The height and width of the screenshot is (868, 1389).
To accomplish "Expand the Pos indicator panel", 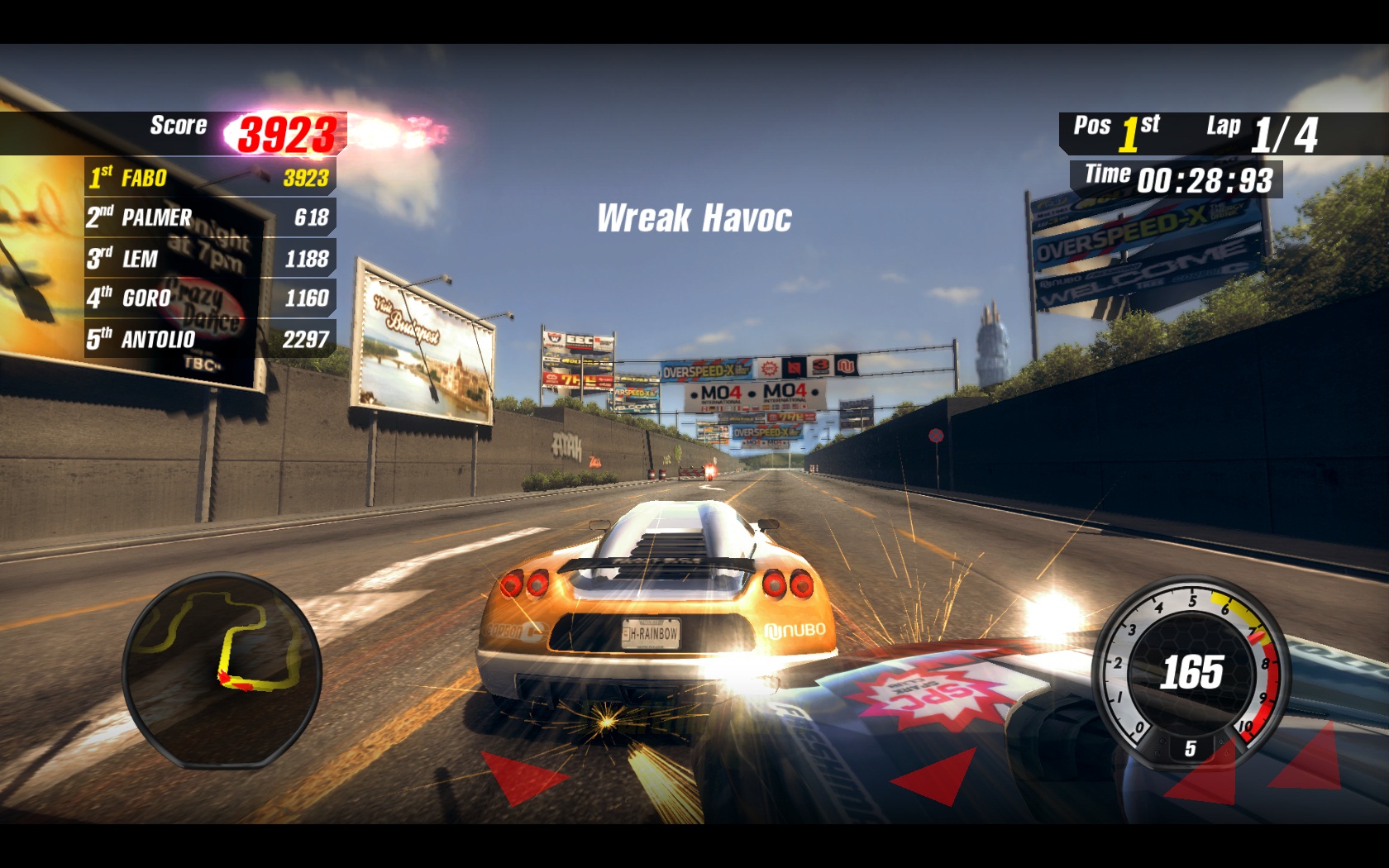I will pos(1094,126).
